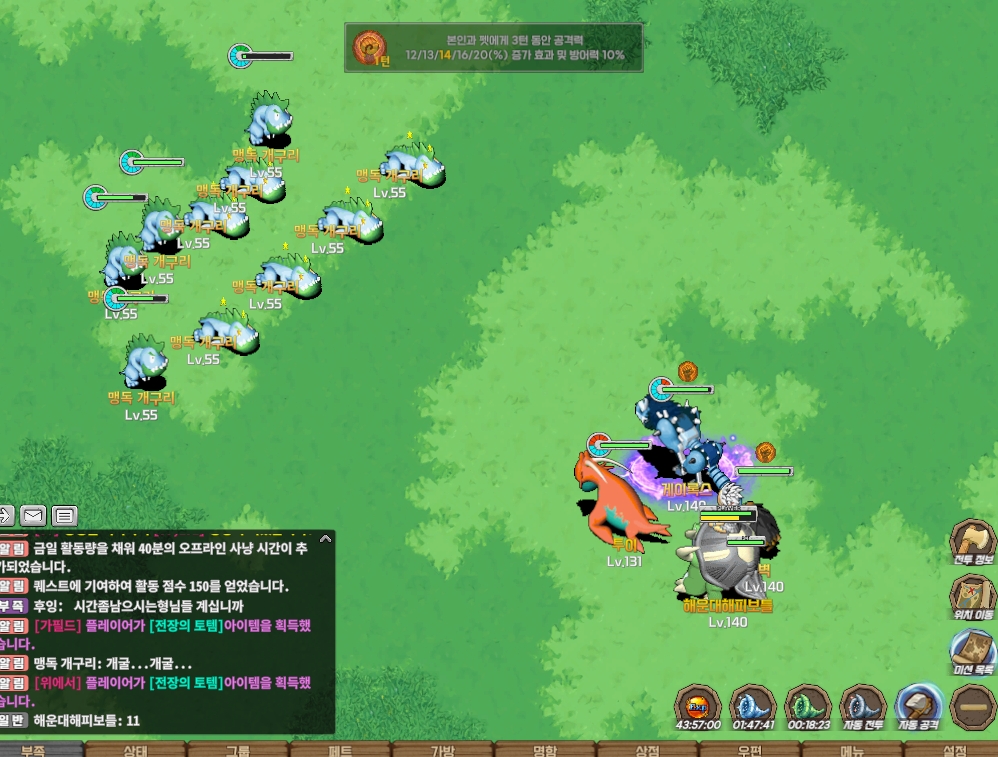Toggle 자동 공격 auto attack
Screen dimensions: 998x757
coord(920,706)
